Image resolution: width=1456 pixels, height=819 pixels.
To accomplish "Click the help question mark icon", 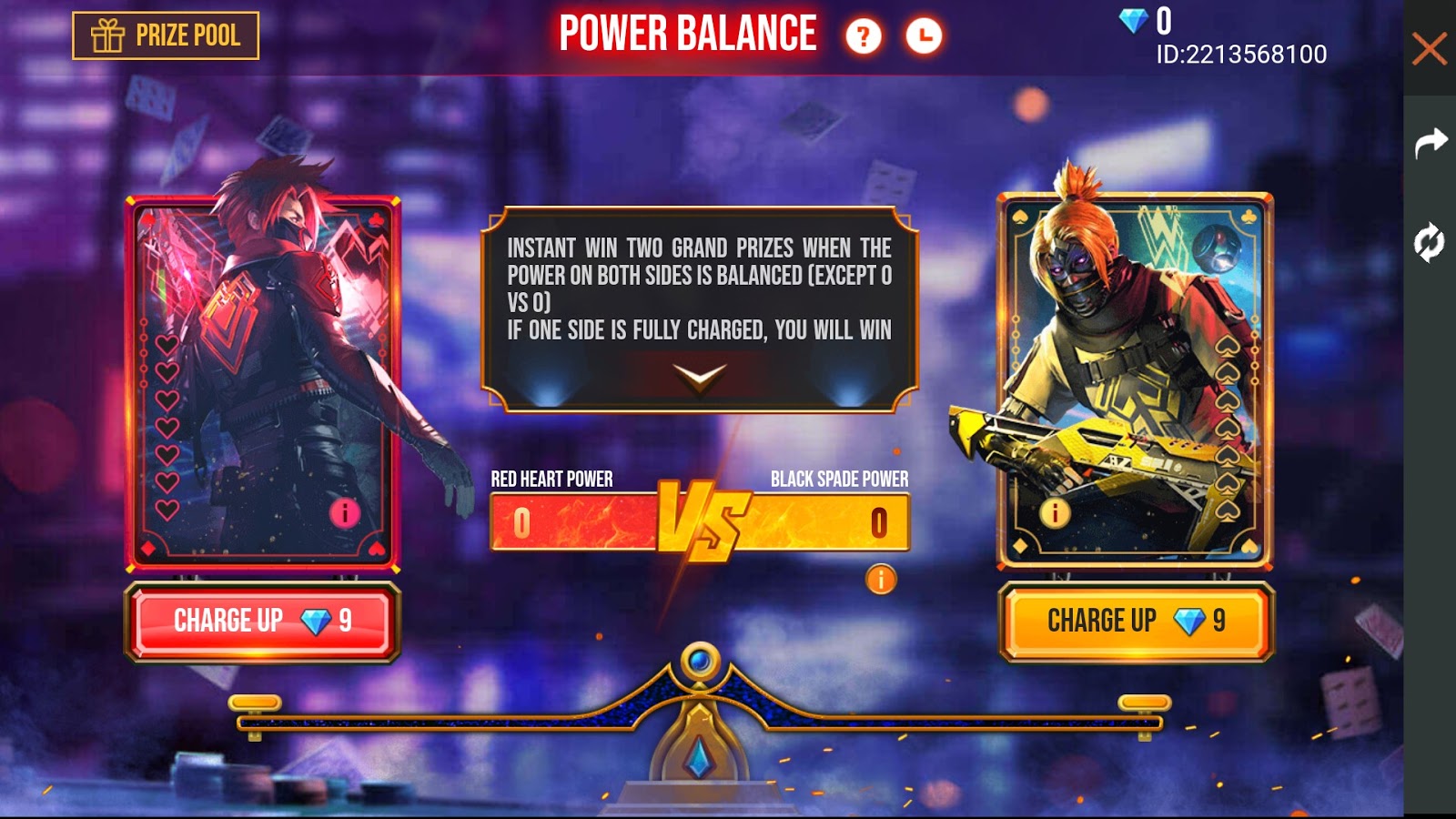I will click(x=864, y=36).
